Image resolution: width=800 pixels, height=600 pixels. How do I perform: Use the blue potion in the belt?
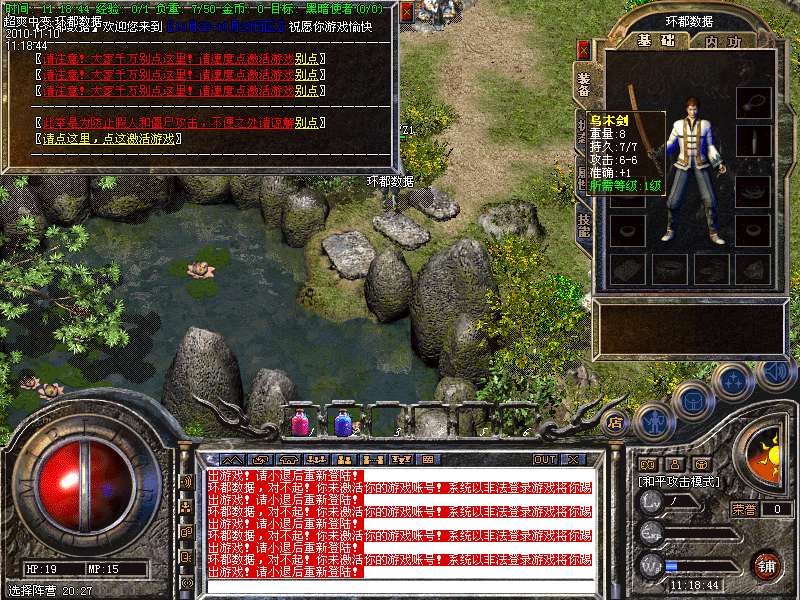click(343, 422)
